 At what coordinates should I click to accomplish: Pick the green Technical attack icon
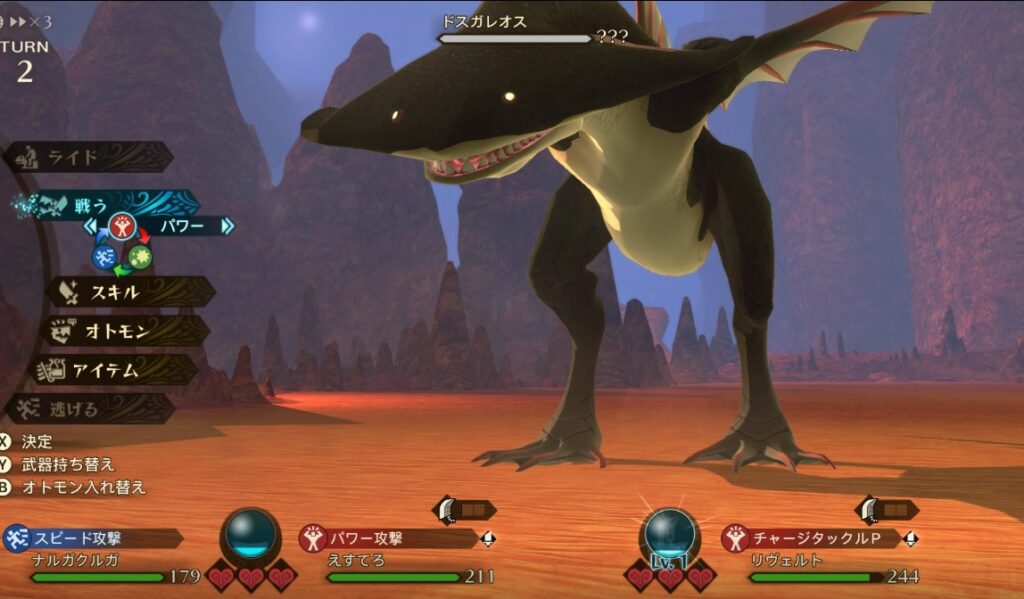pyautogui.click(x=140, y=257)
